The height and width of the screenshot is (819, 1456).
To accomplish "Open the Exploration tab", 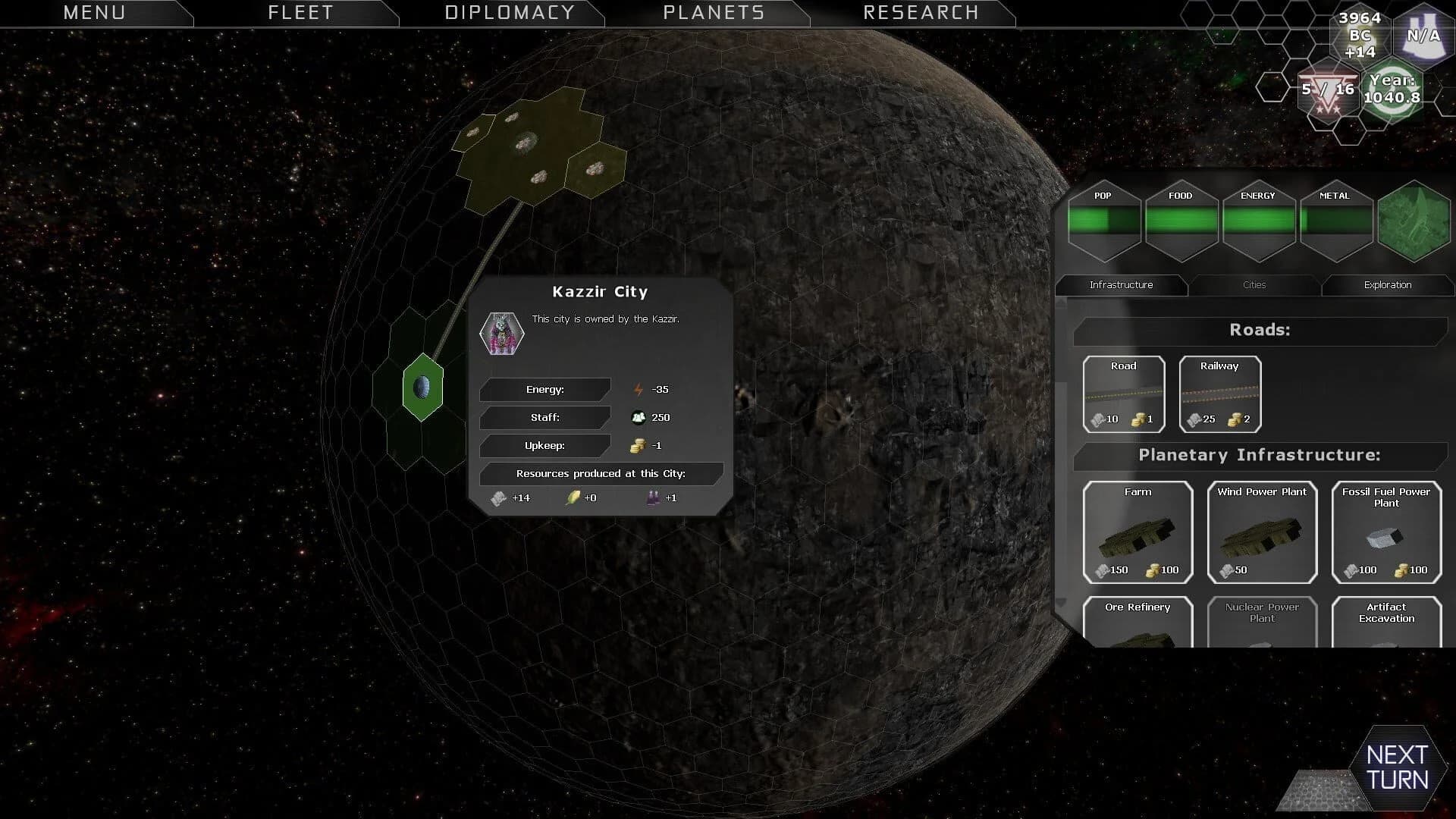I will pyautogui.click(x=1388, y=284).
